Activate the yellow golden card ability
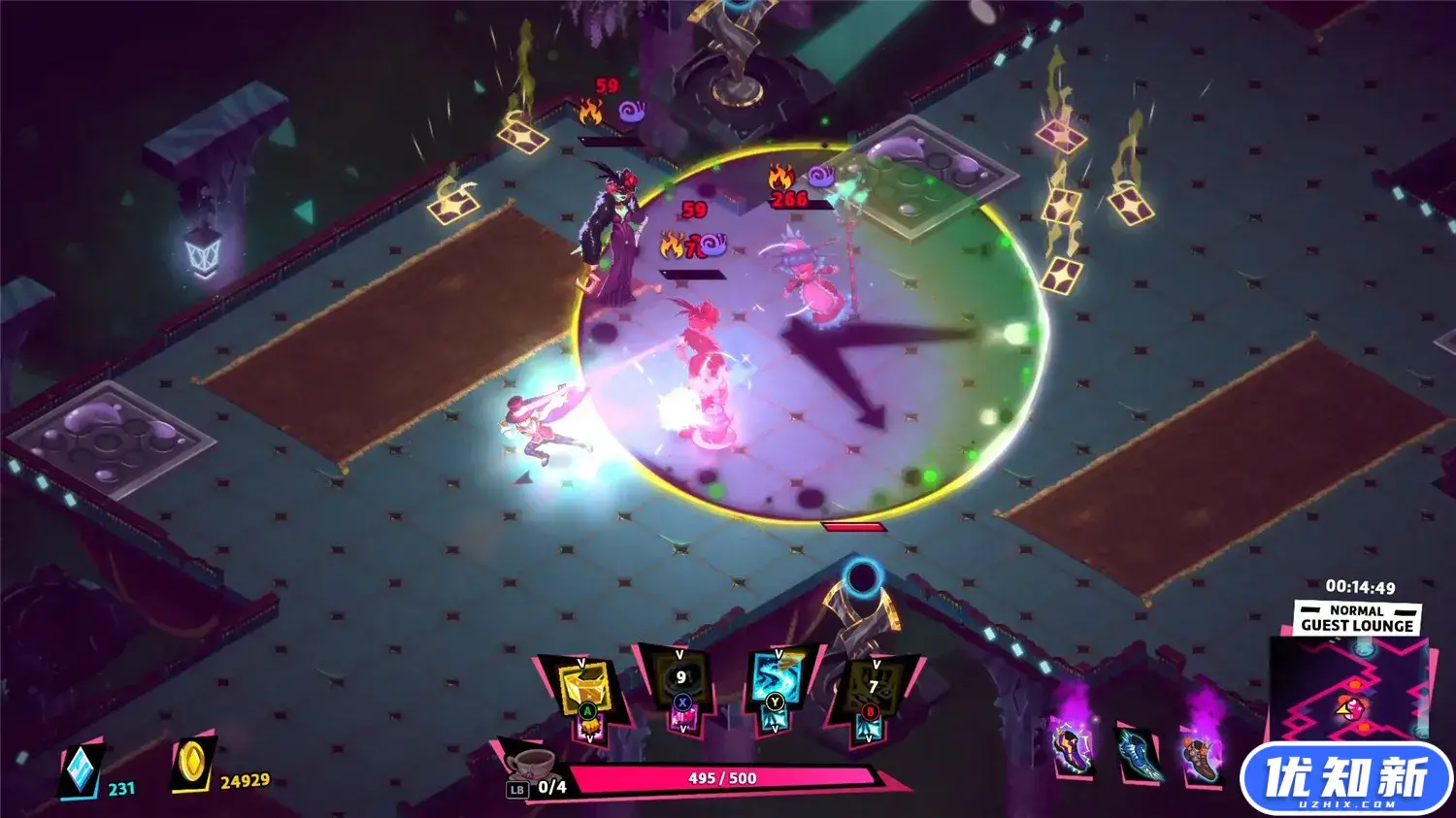Viewport: 1456px width, 818px height. 583,687
